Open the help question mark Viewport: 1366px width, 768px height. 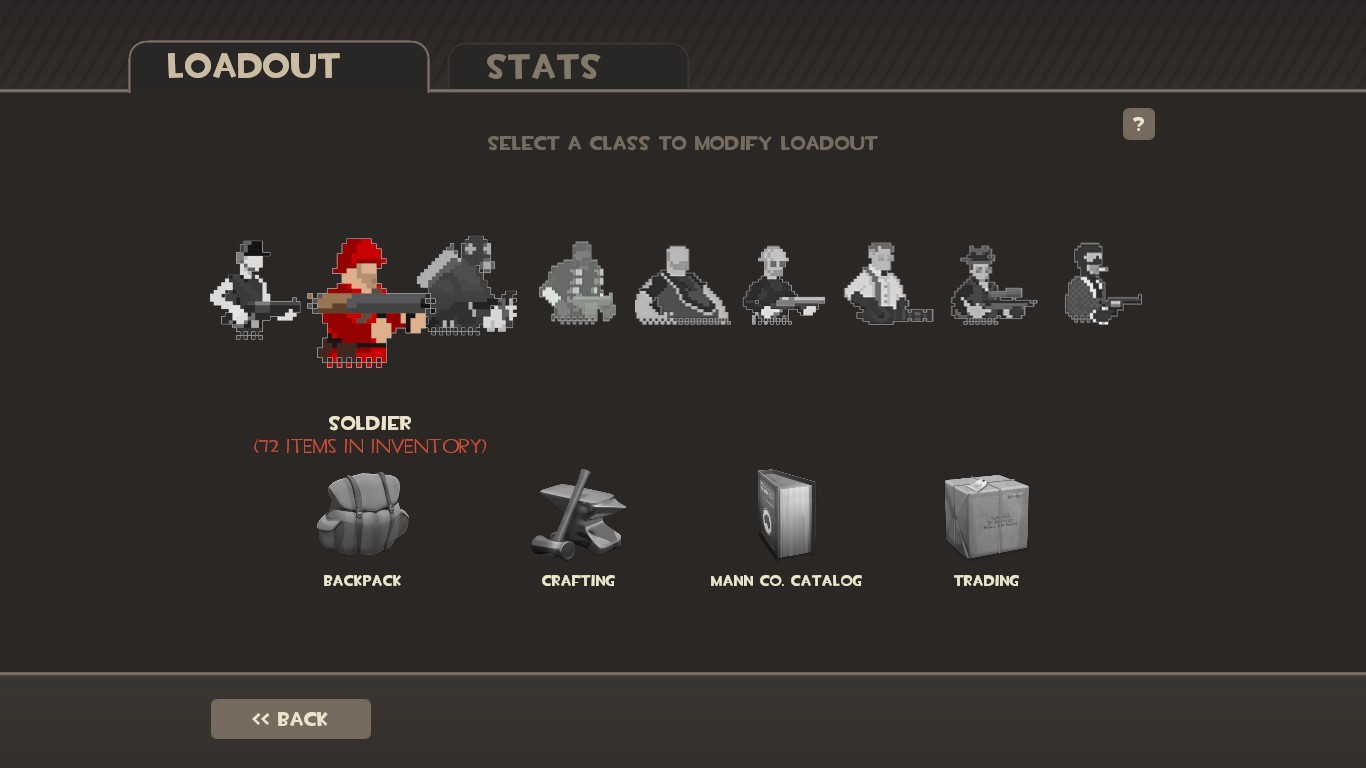[1139, 124]
